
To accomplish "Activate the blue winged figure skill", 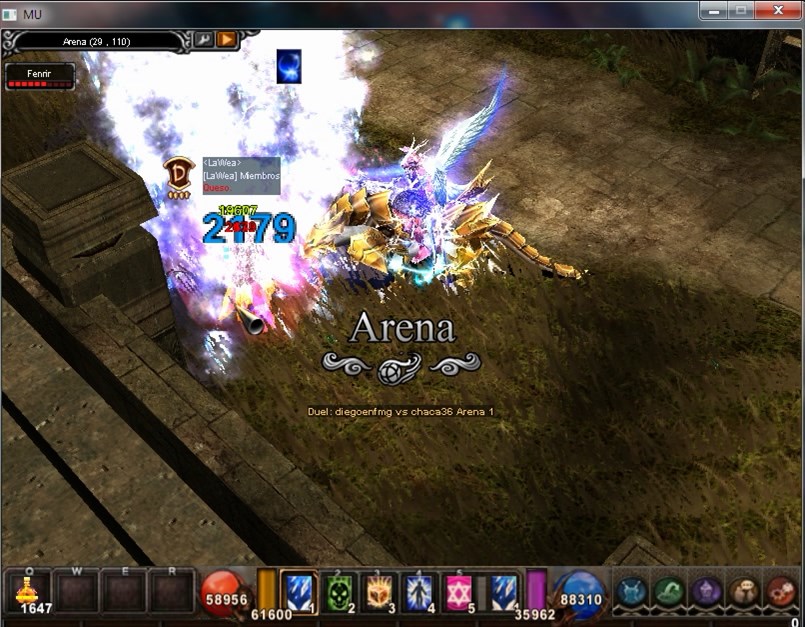I will point(418,591).
